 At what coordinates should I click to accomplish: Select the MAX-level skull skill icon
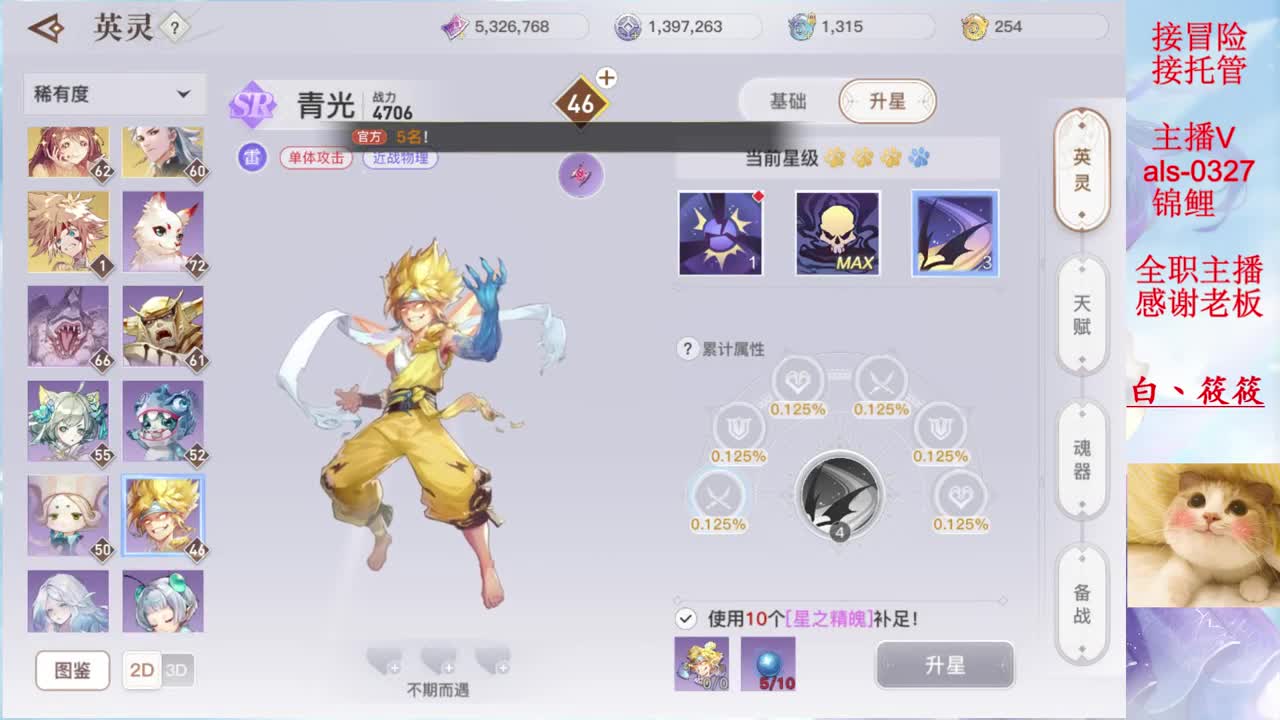click(x=838, y=232)
